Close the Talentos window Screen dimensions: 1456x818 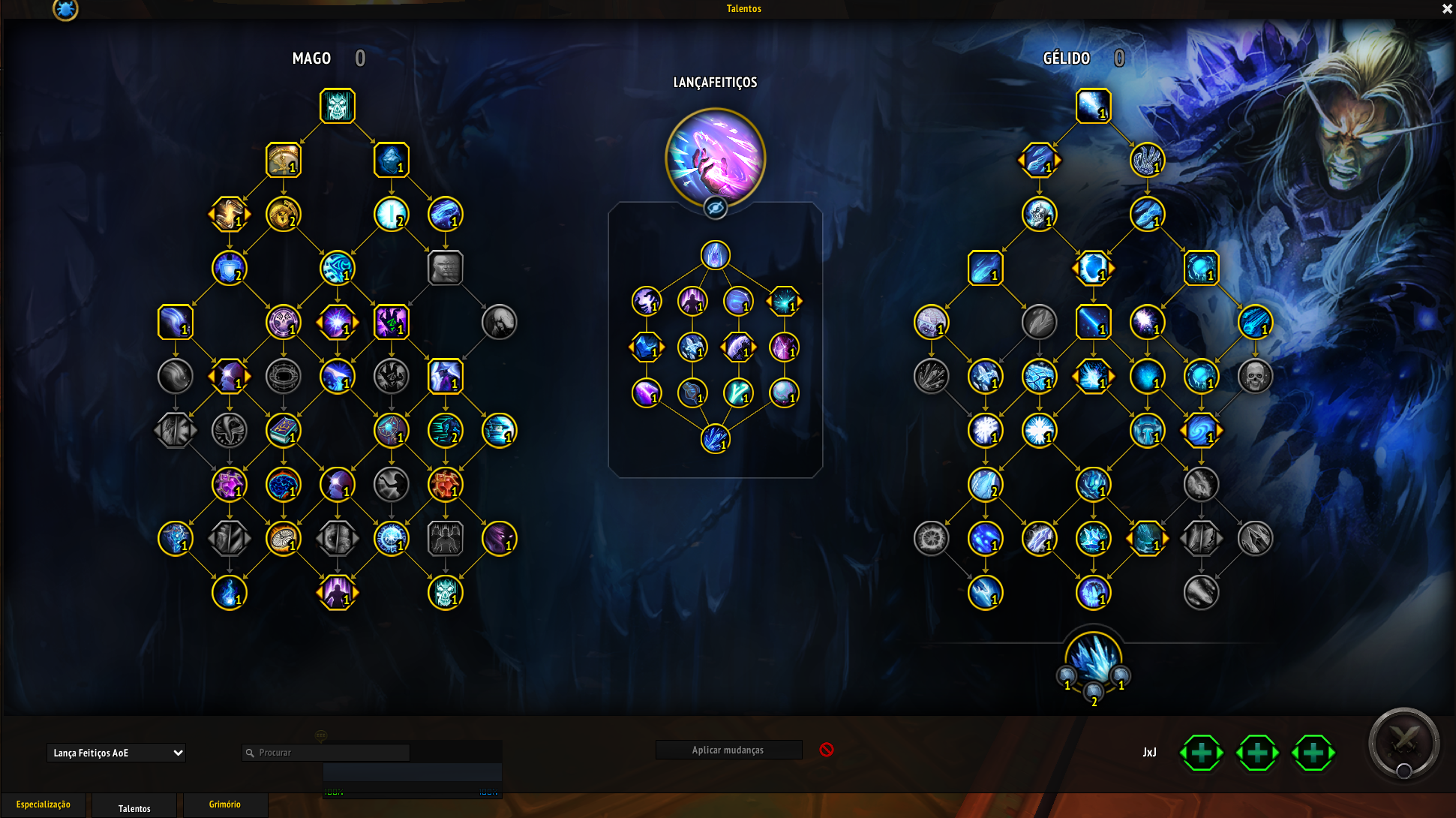(x=1447, y=9)
